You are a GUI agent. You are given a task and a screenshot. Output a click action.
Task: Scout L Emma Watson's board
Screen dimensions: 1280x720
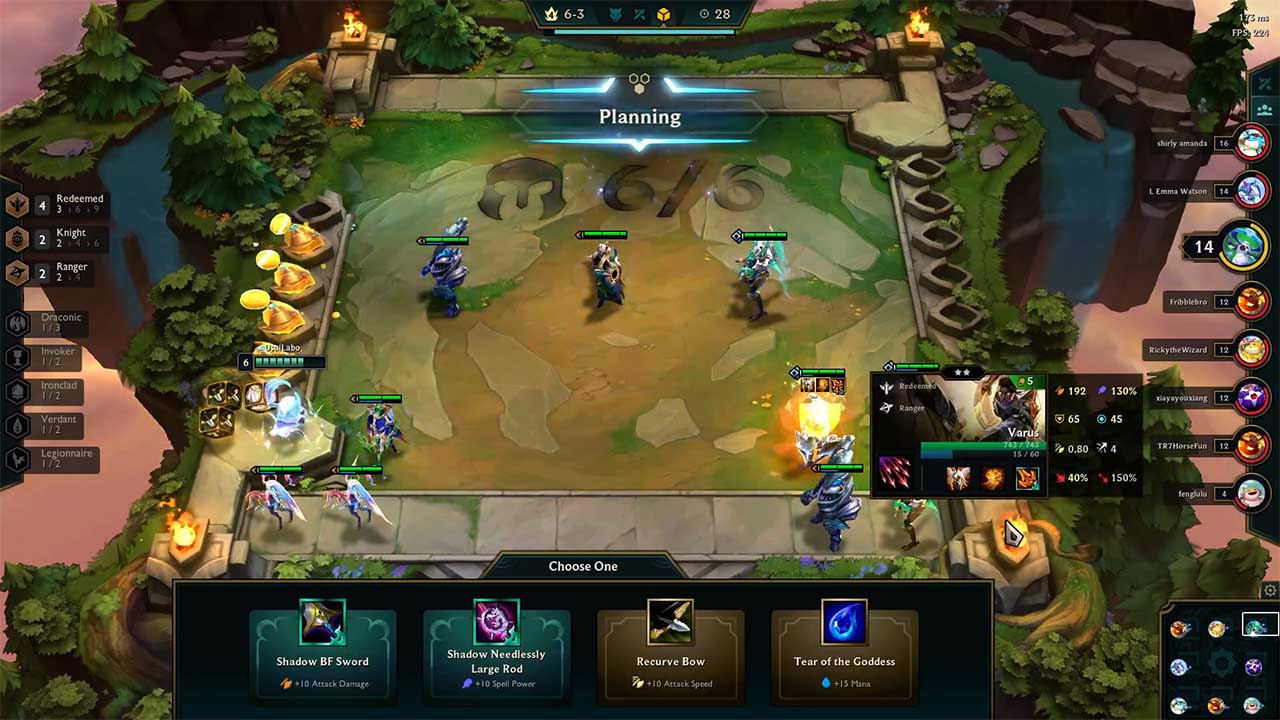[x=1252, y=190]
